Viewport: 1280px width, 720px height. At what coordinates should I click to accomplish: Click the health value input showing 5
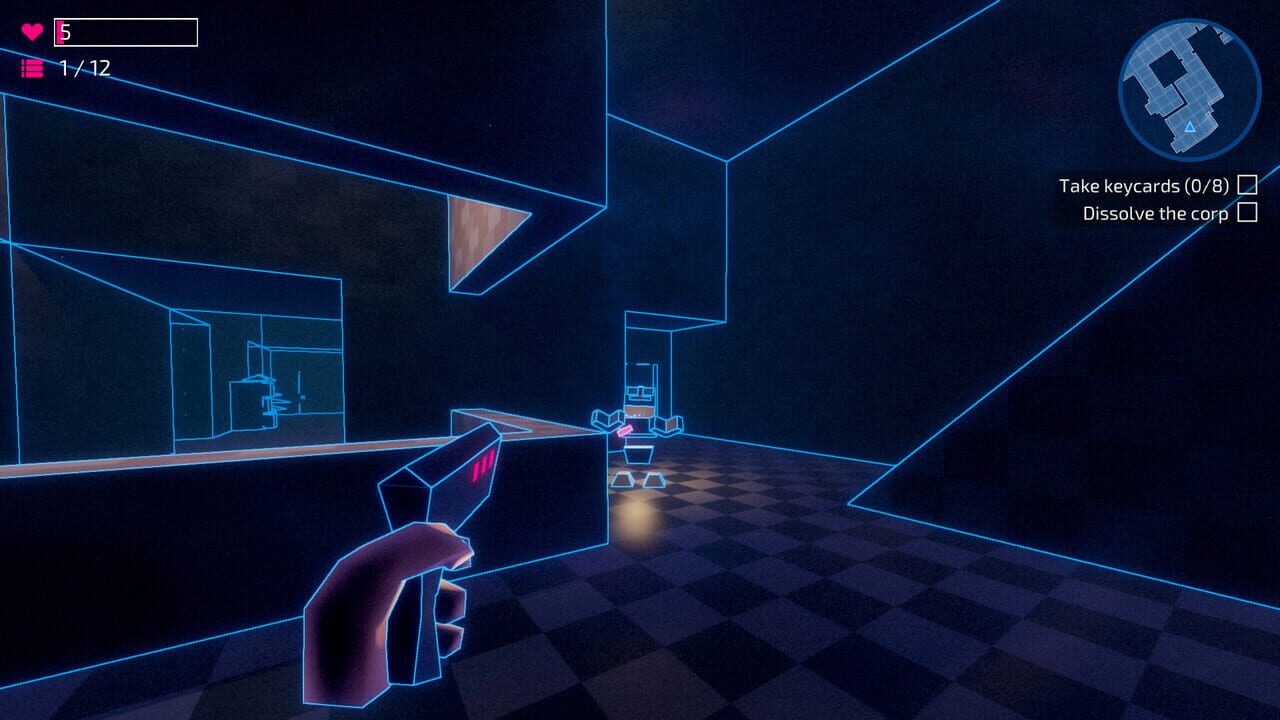[x=125, y=30]
